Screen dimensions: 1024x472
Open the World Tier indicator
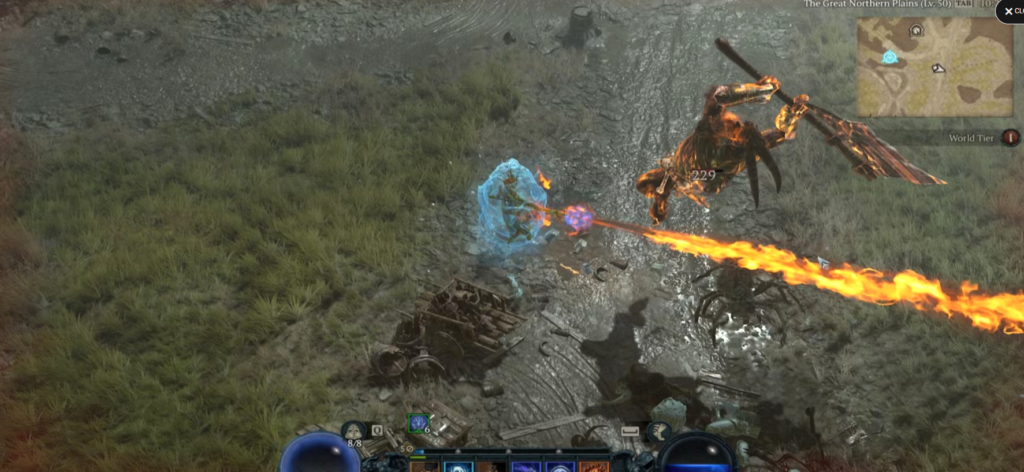click(1010, 137)
